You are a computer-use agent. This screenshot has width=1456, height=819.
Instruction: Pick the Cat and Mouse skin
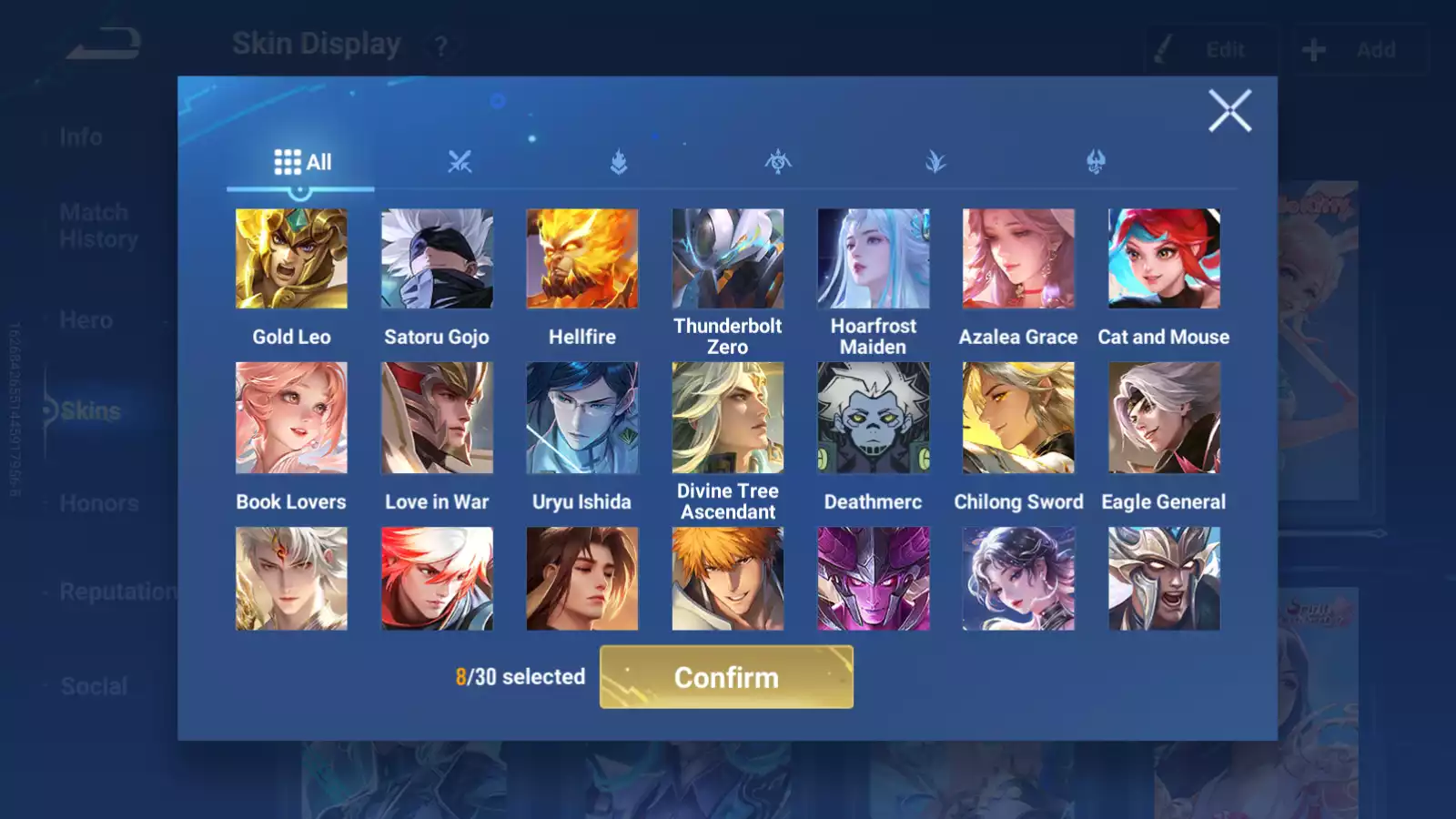click(x=1164, y=259)
